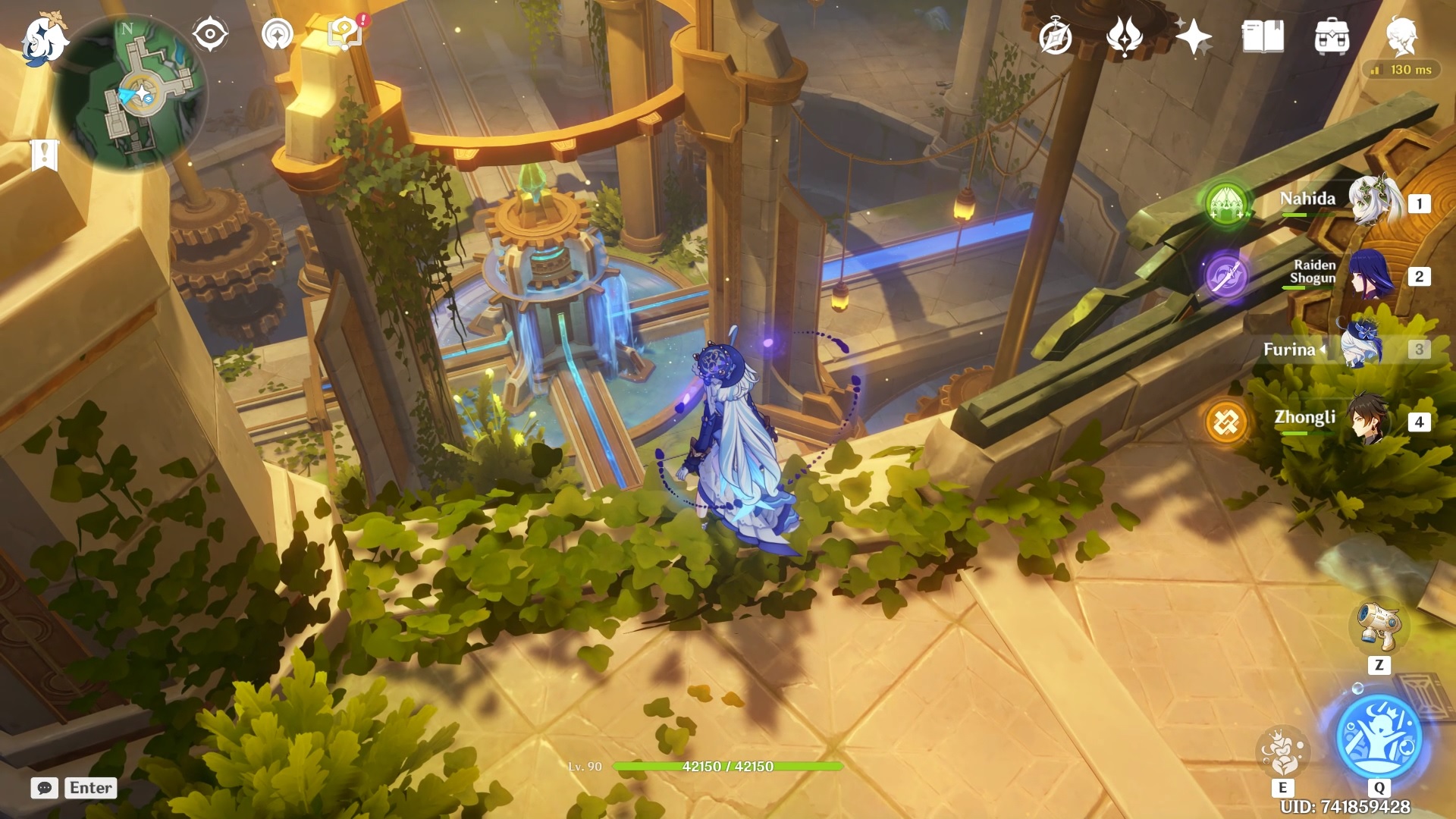Open the Paimon menu icon

(44, 39)
